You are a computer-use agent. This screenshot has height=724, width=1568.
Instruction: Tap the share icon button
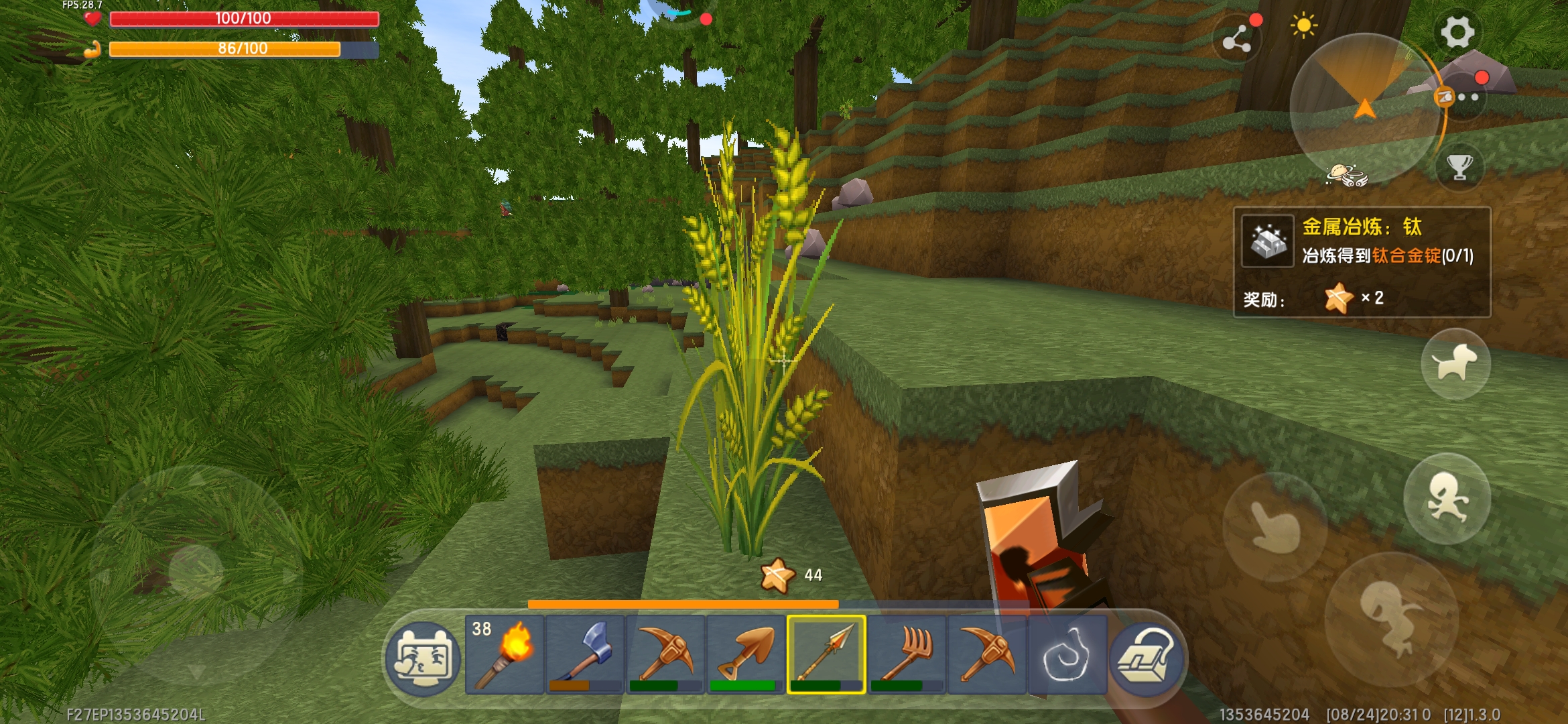[1236, 40]
